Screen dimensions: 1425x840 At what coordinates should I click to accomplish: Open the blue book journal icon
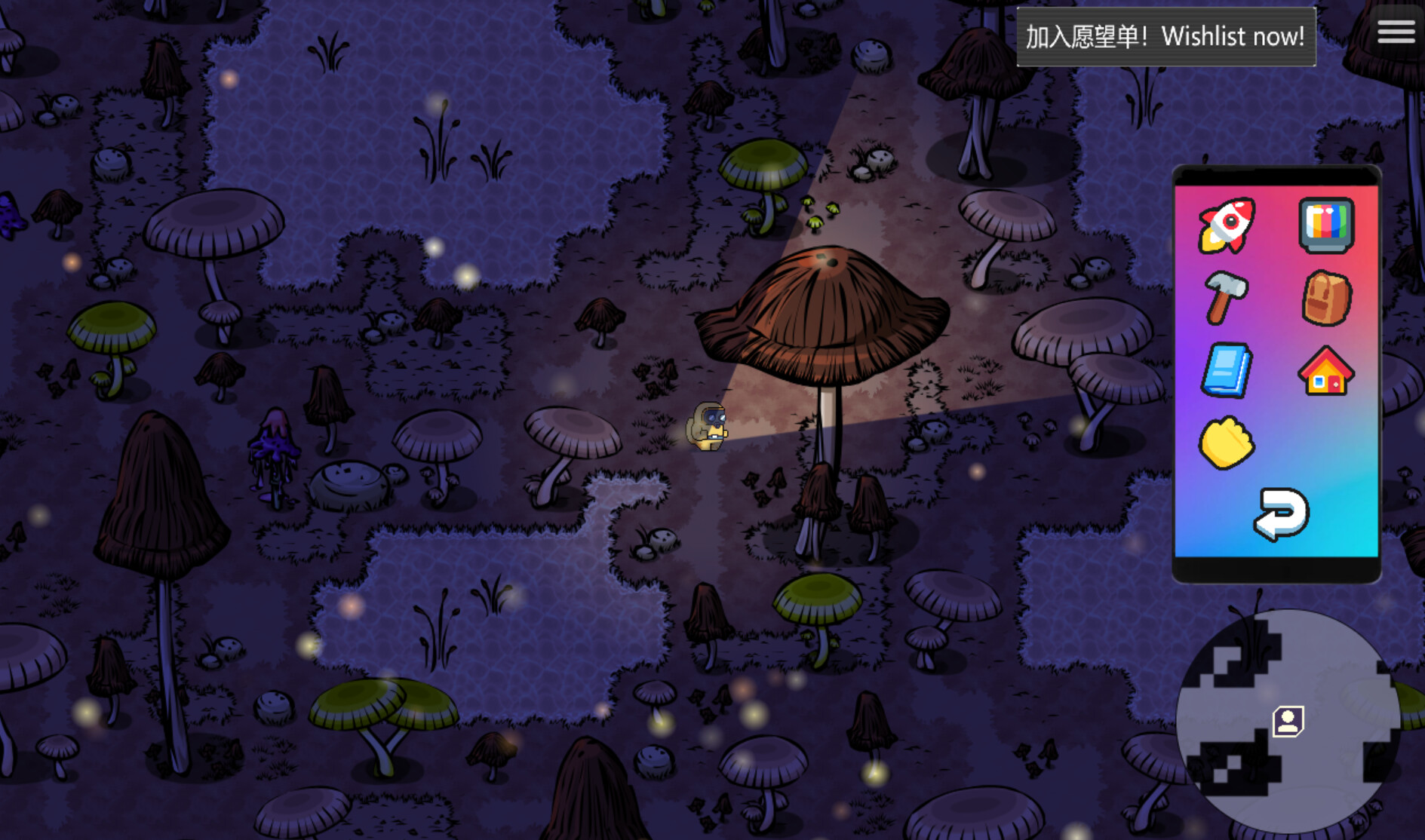(1228, 371)
